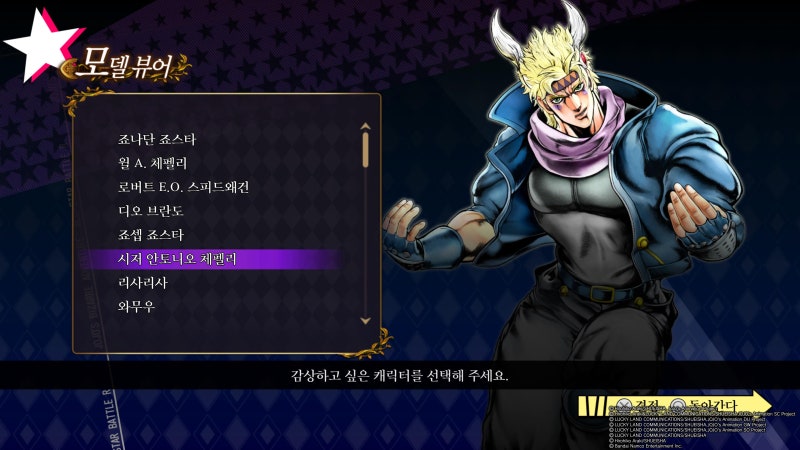Choose 윌 A. 체펠리 from the list

pos(153,162)
